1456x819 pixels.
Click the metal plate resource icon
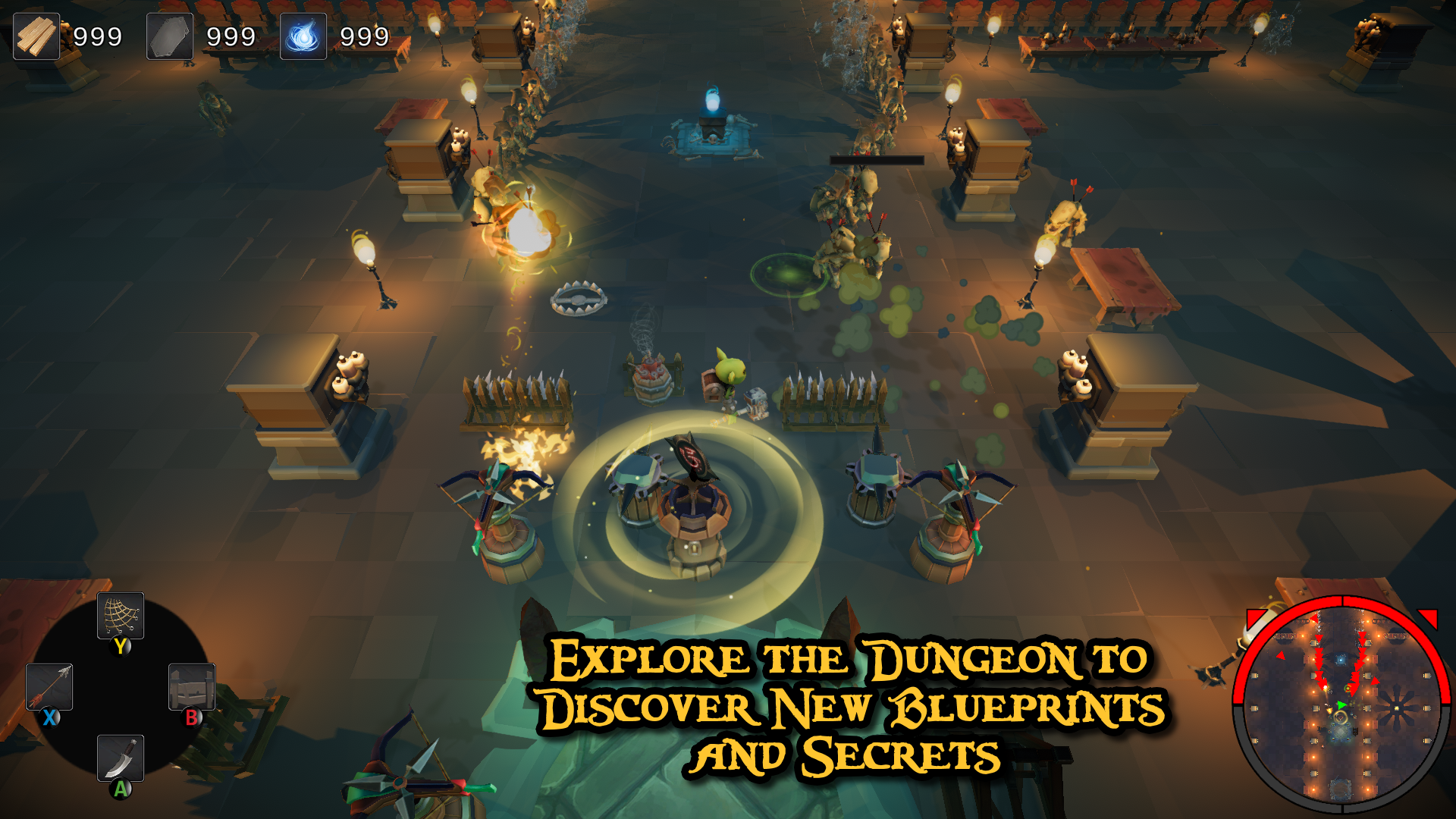pyautogui.click(x=168, y=36)
